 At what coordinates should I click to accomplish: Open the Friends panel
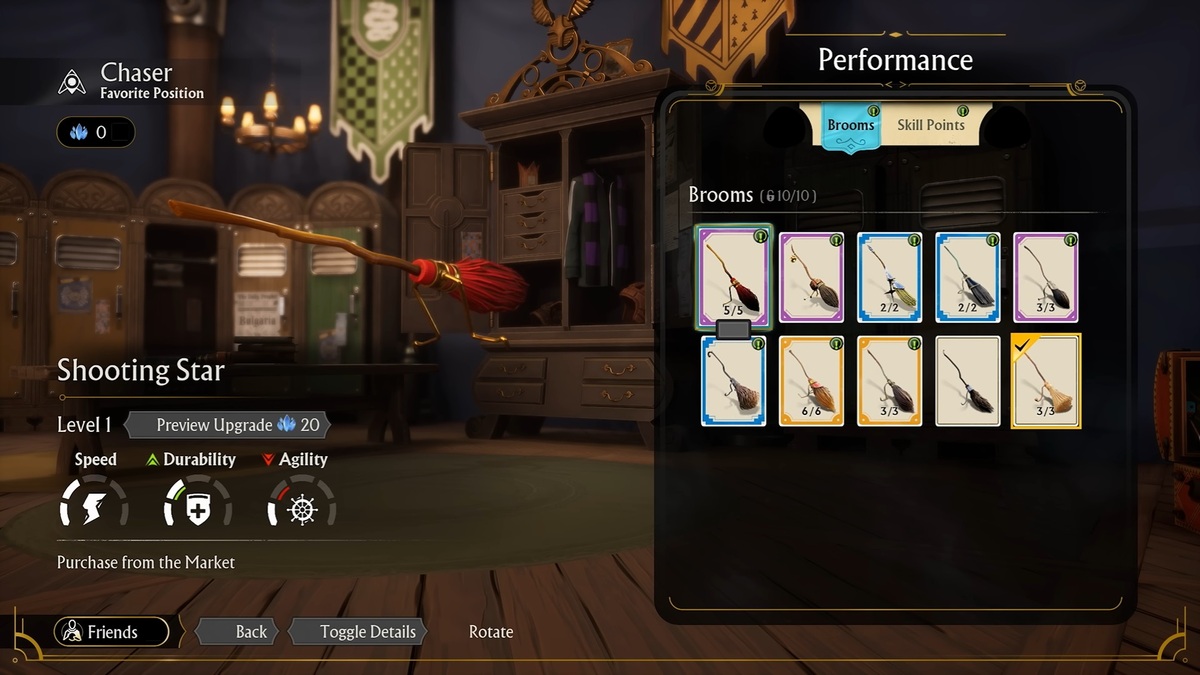click(x=111, y=632)
